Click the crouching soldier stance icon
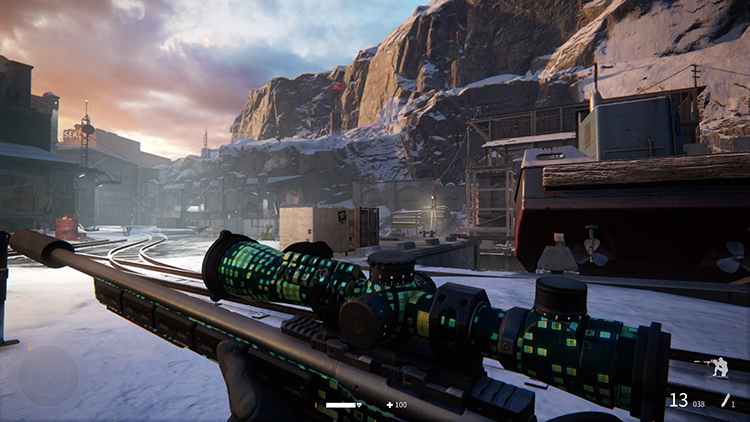 tap(717, 368)
